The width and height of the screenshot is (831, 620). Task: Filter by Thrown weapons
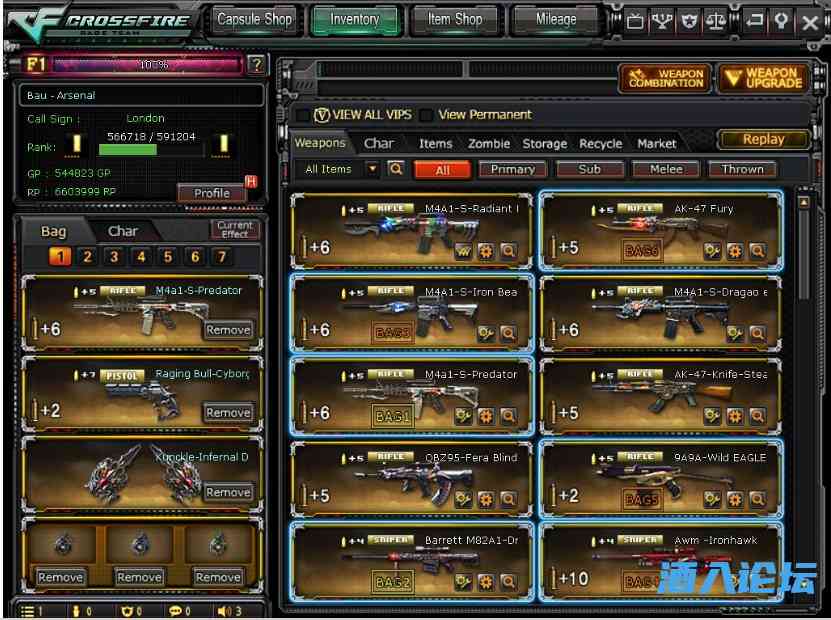(742, 170)
